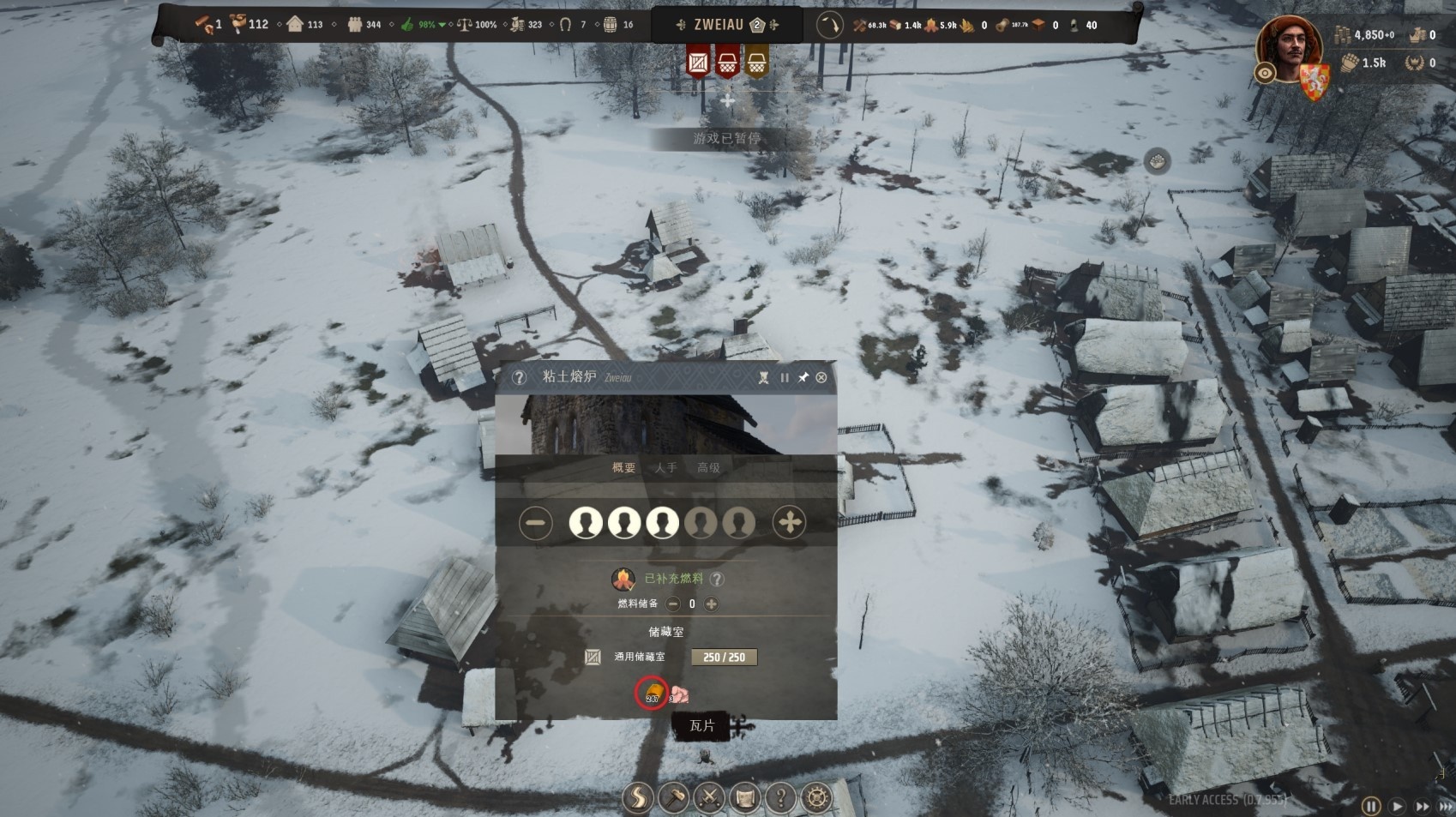Image resolution: width=1456 pixels, height=817 pixels.
Task: Remove a worker with the minus button
Action: (536, 522)
